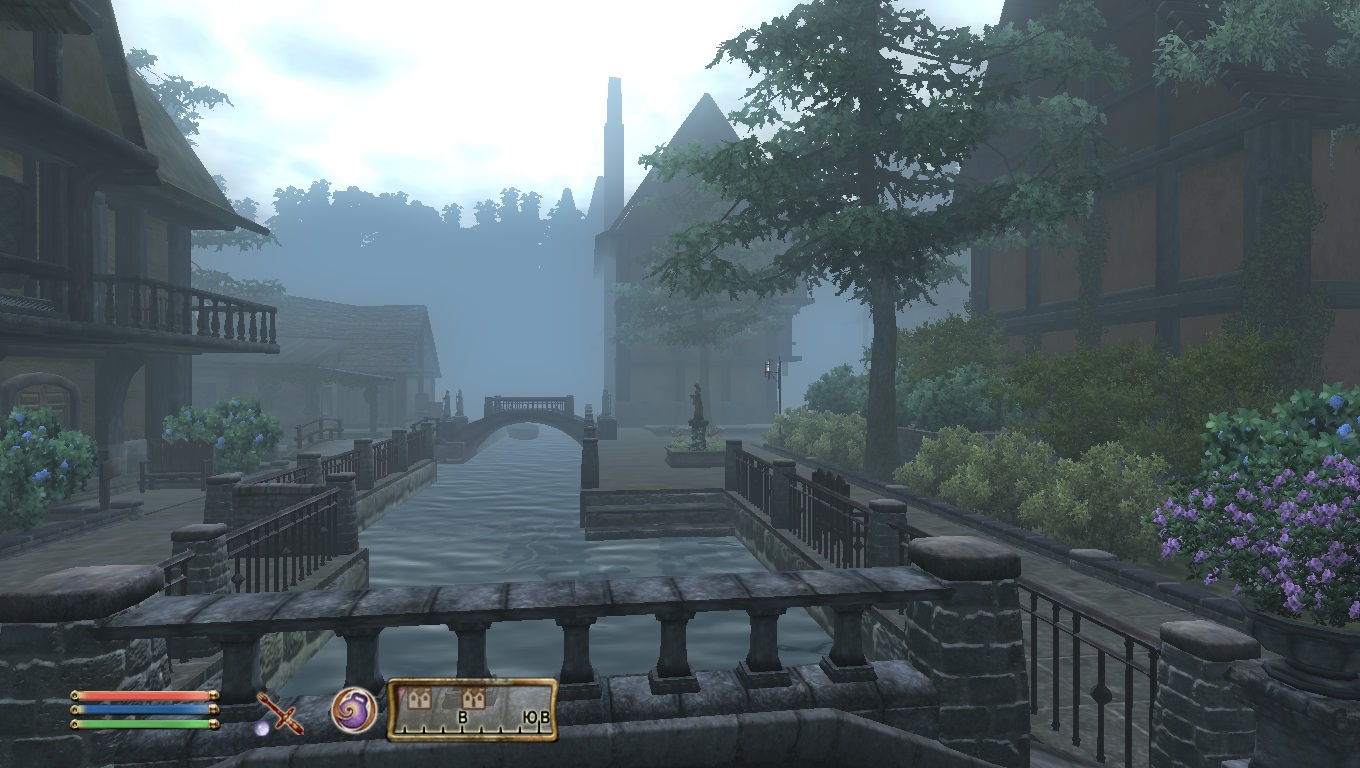
Task: Select the purple swirl active spell icon
Action: click(x=354, y=710)
